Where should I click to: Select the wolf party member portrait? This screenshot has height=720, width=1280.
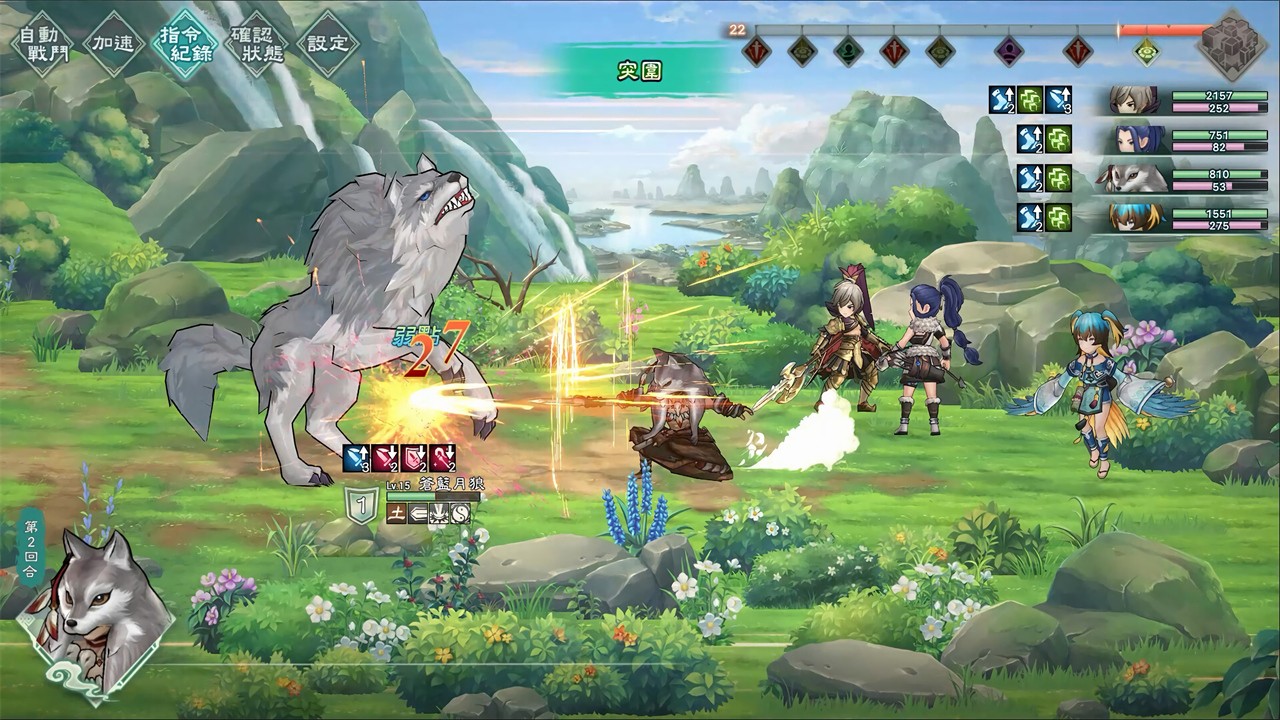[x=1134, y=178]
